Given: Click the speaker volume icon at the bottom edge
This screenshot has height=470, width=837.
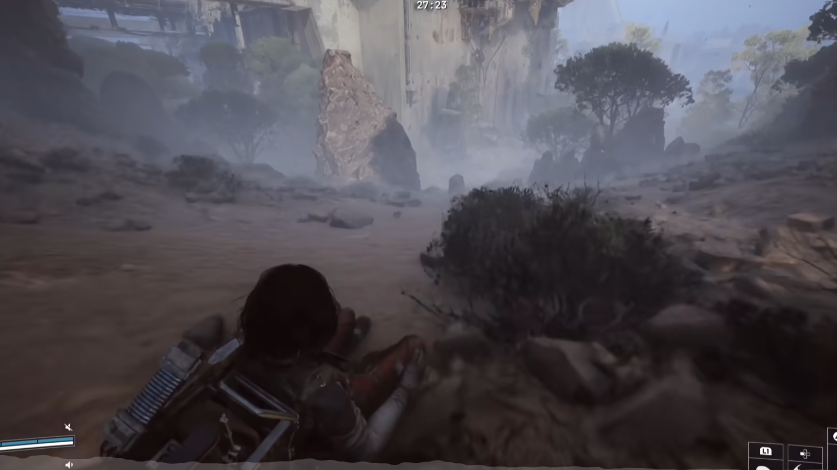Looking at the screenshot, I should tap(69, 464).
